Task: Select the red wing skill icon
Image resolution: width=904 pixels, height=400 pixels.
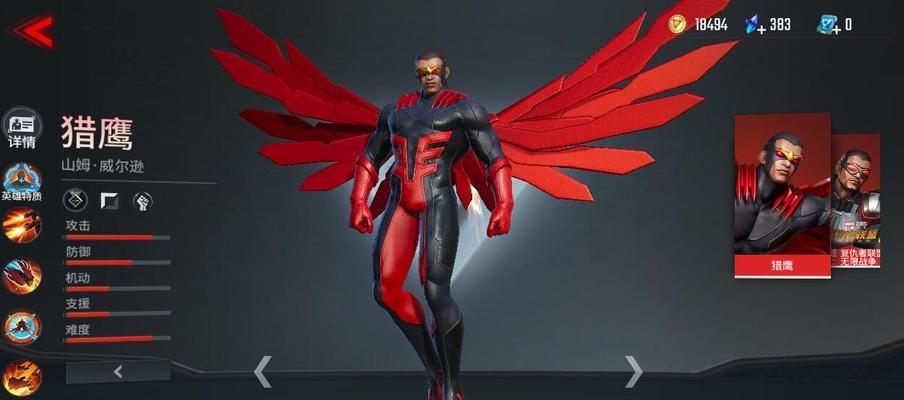Action: [x=21, y=274]
